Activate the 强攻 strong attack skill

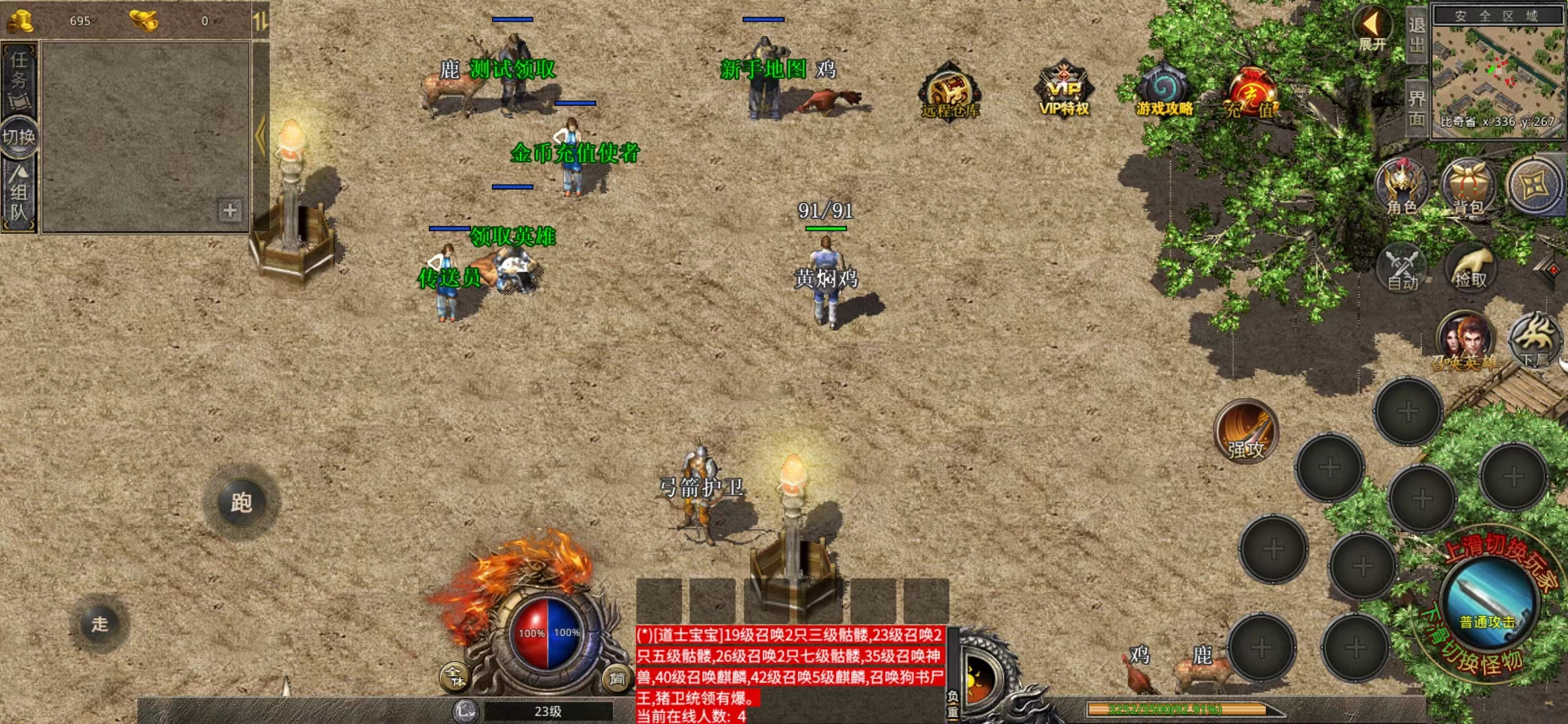tap(1246, 431)
